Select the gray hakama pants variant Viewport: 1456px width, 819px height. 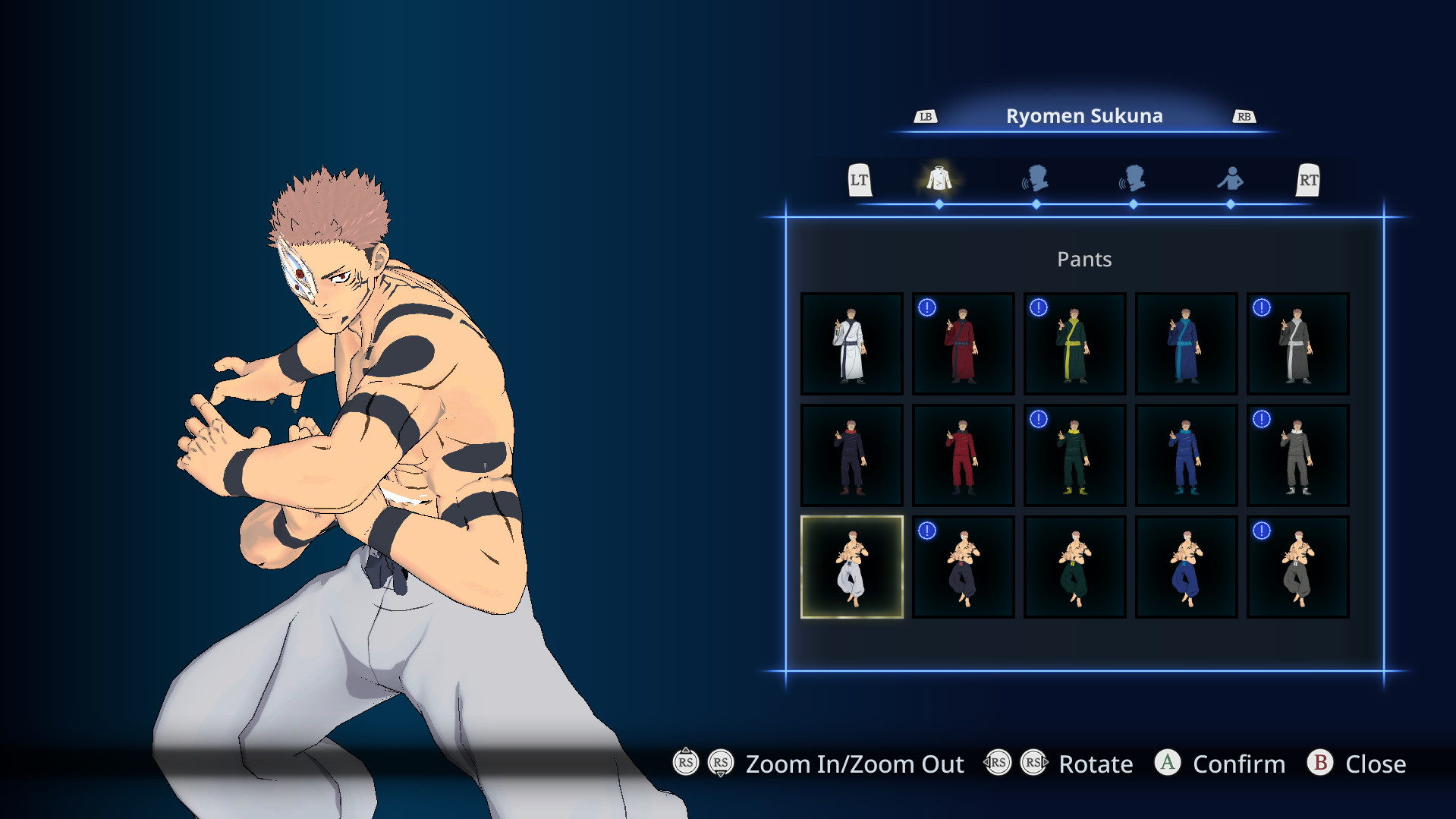click(1297, 566)
